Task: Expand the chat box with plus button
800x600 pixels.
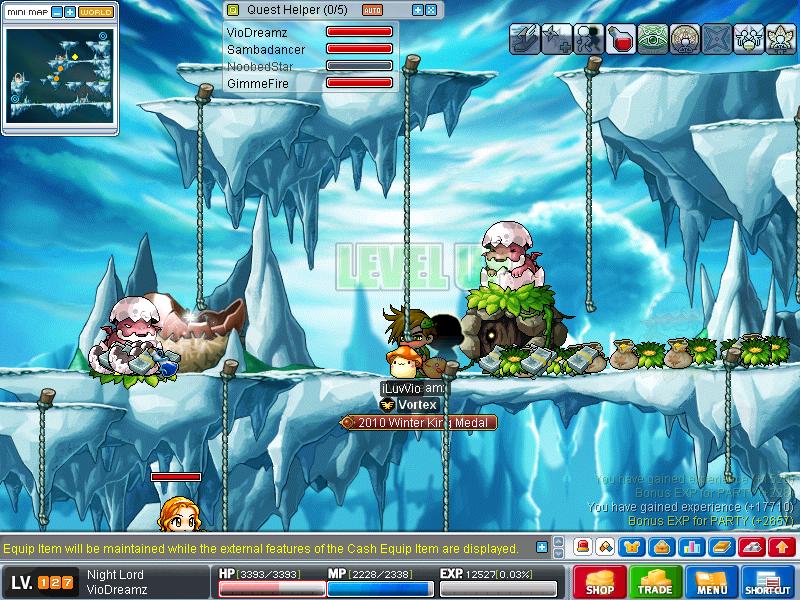Action: (542, 547)
